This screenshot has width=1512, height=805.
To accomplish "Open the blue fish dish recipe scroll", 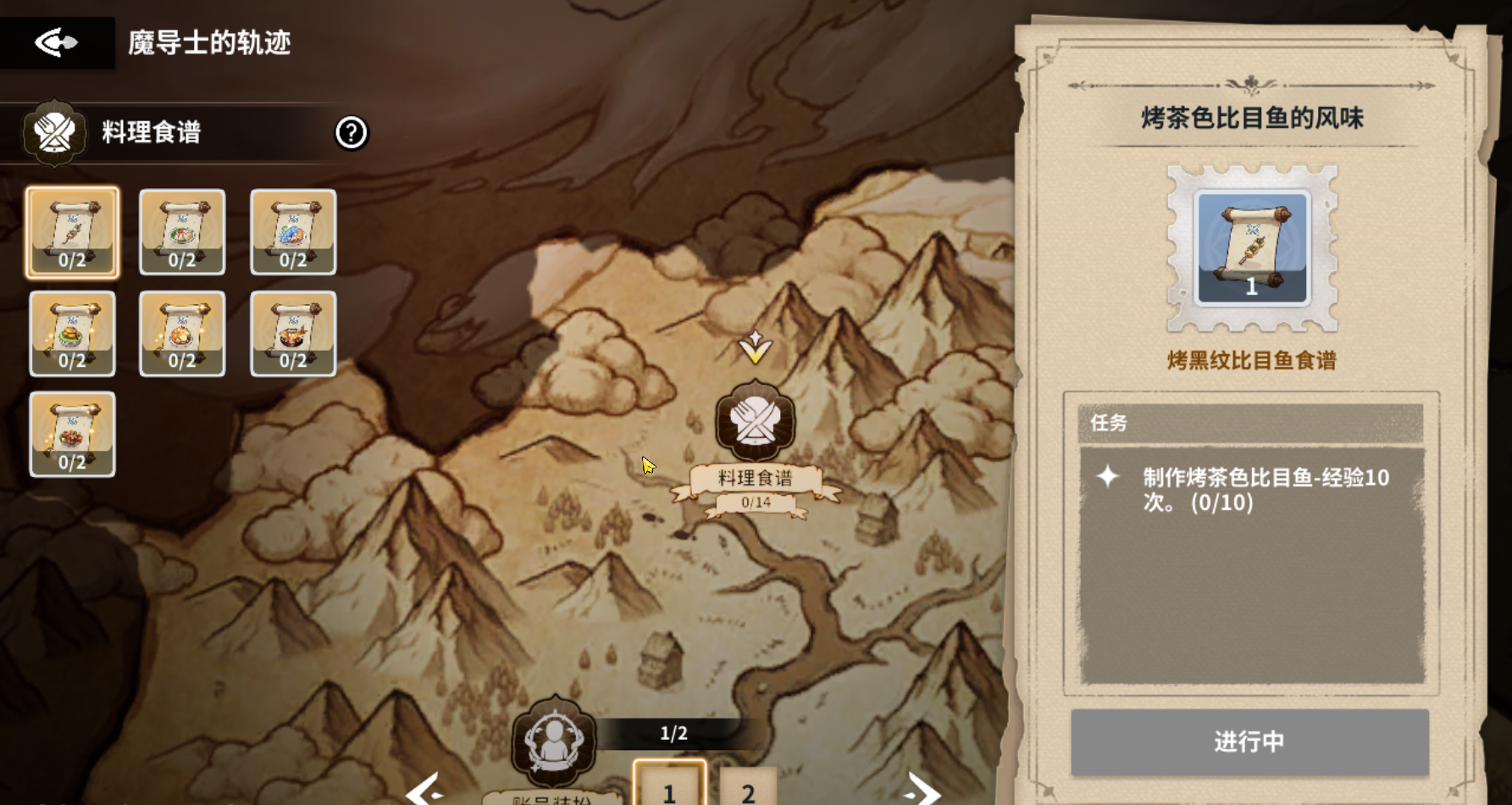I will coord(292,232).
